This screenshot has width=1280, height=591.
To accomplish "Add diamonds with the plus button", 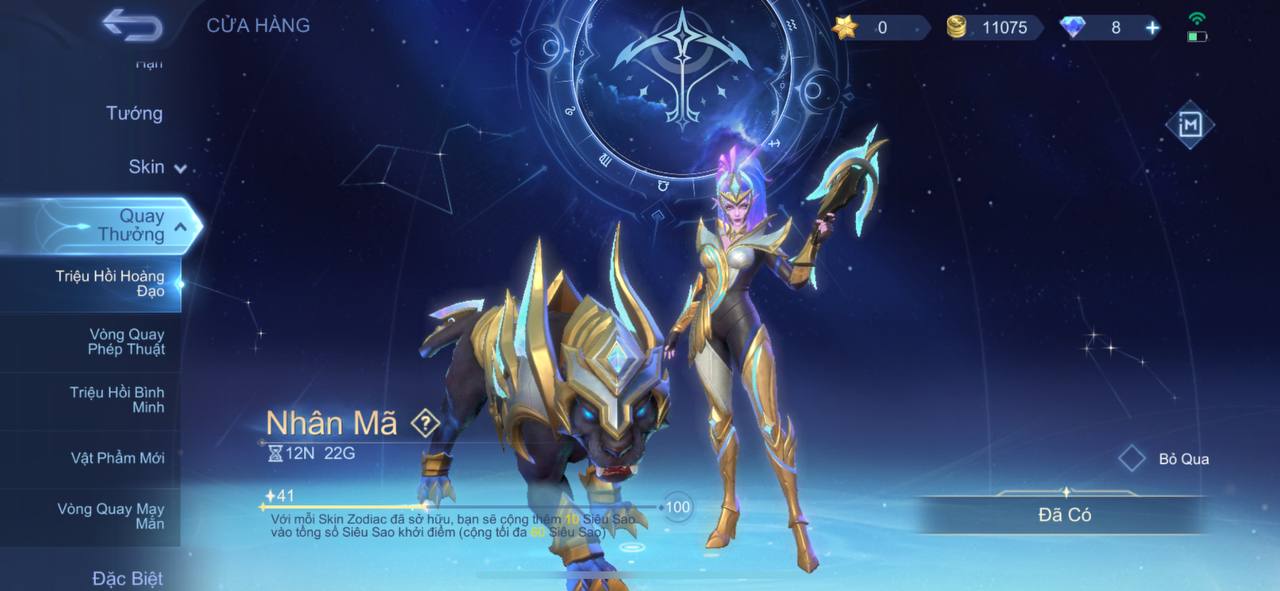I will 1153,28.
